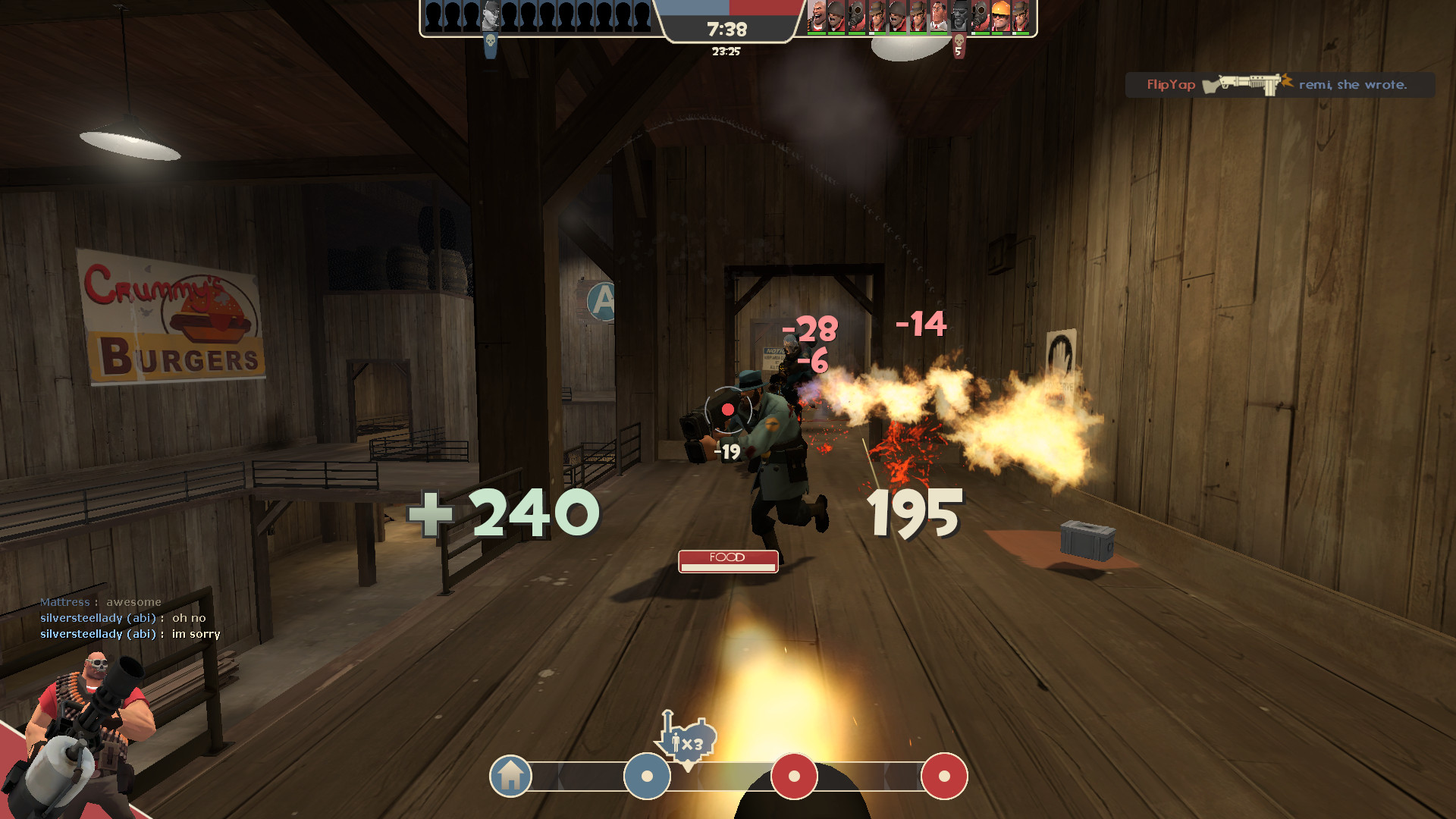This screenshot has height=819, width=1456.
Task: Select the first RED control point icon
Action: pos(793,777)
